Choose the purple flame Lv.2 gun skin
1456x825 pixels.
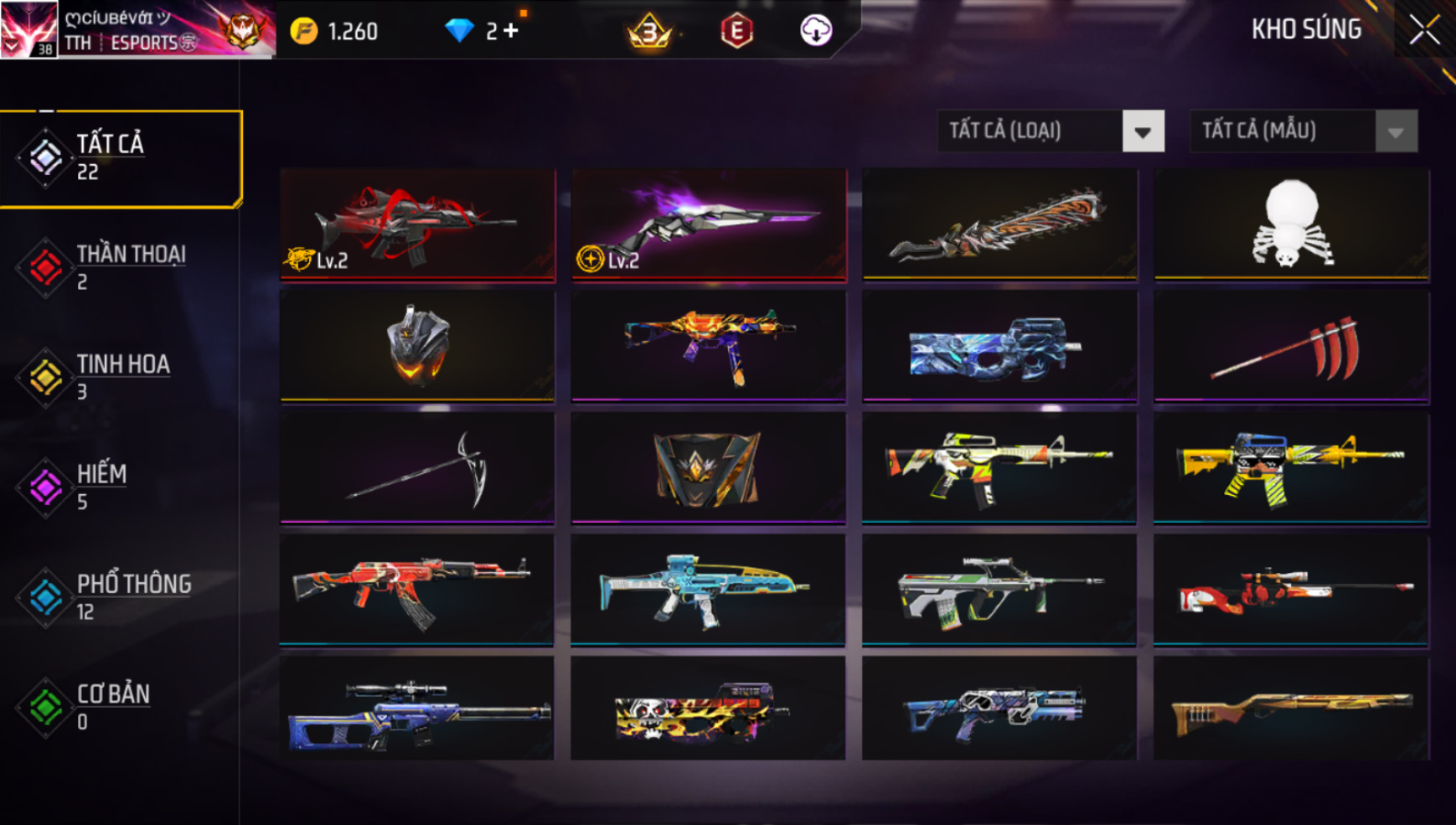[x=709, y=224]
